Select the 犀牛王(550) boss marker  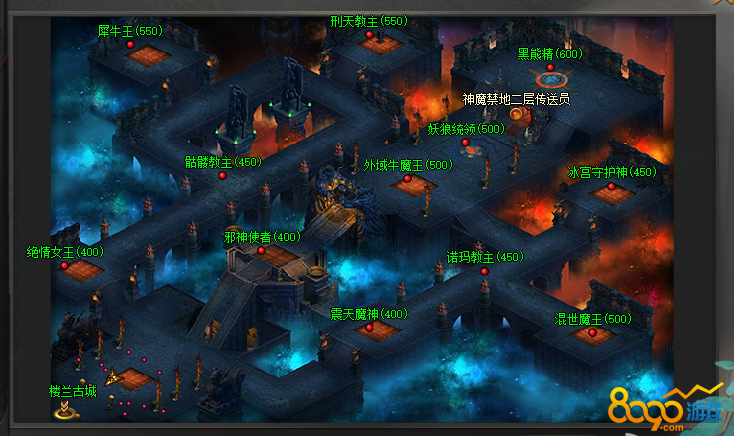click(x=130, y=45)
